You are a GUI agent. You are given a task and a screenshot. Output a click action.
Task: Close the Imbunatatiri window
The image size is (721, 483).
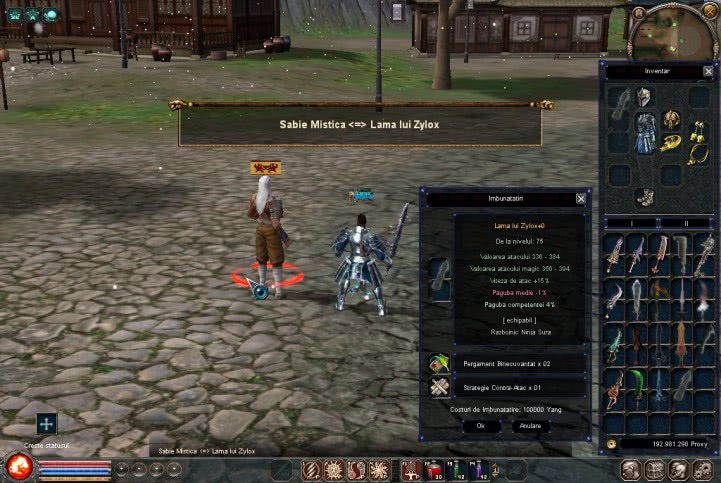581,199
